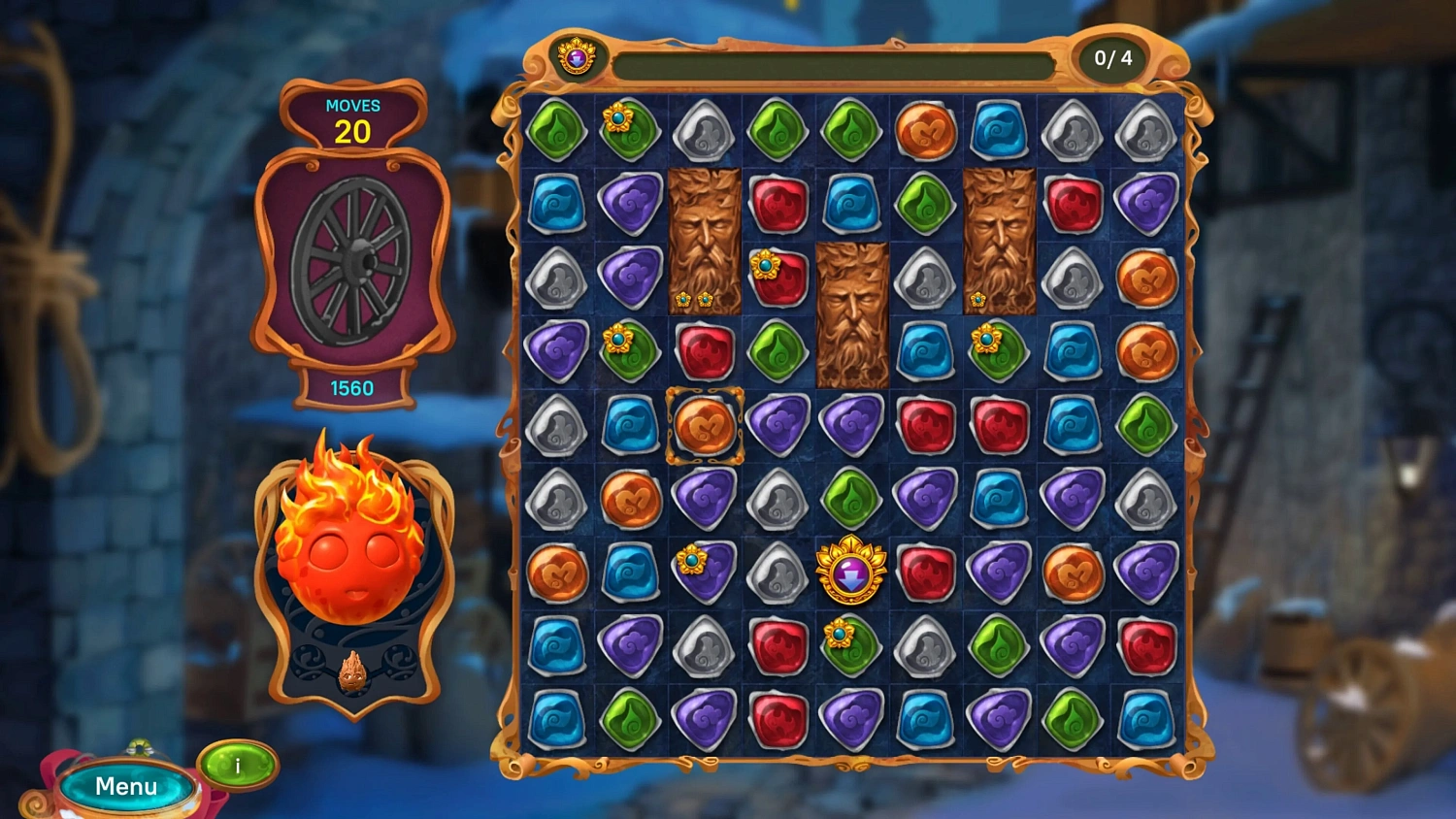Open the Menu
The height and width of the screenshot is (819, 1456).
coord(124,786)
